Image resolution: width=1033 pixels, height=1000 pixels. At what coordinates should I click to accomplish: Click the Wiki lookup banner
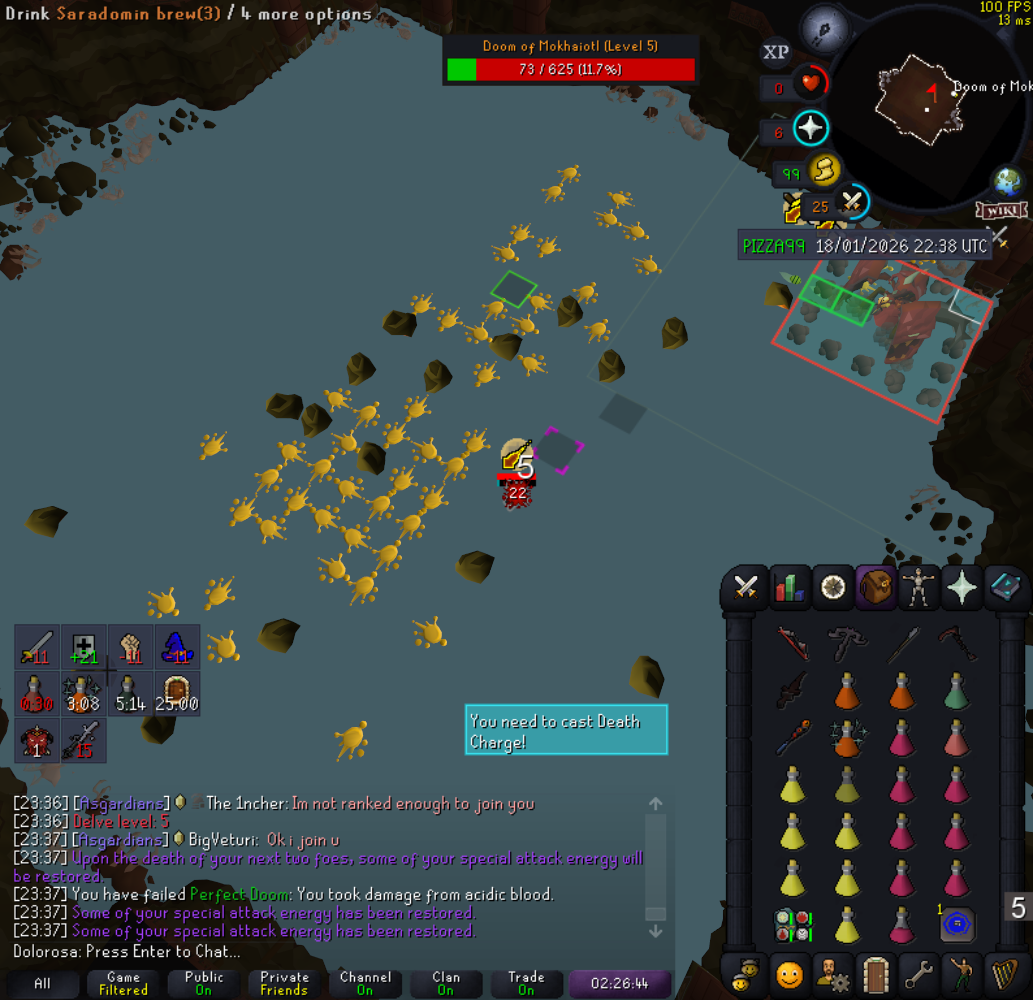1001,211
